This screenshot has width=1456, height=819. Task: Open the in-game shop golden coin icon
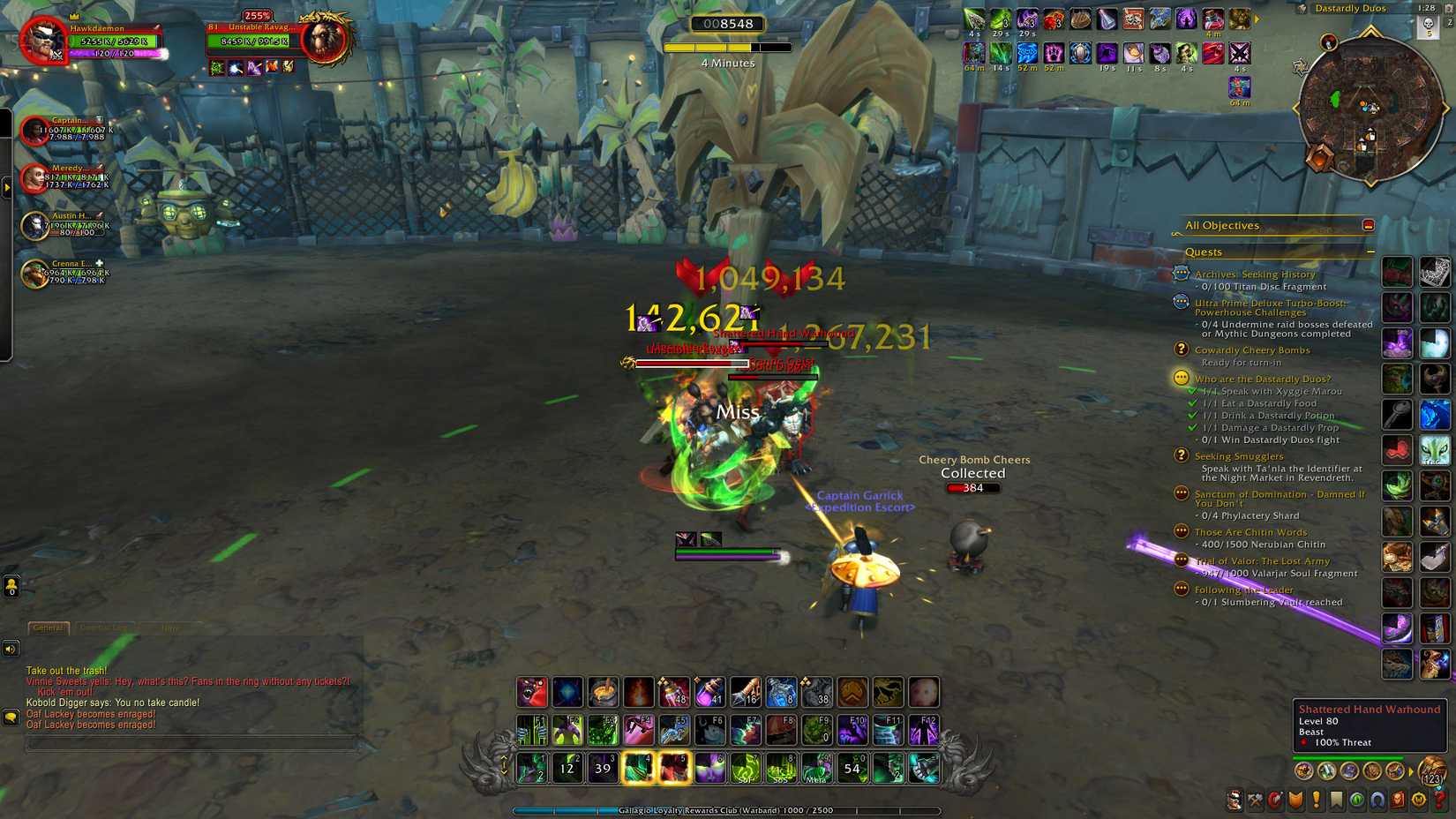click(x=1417, y=800)
